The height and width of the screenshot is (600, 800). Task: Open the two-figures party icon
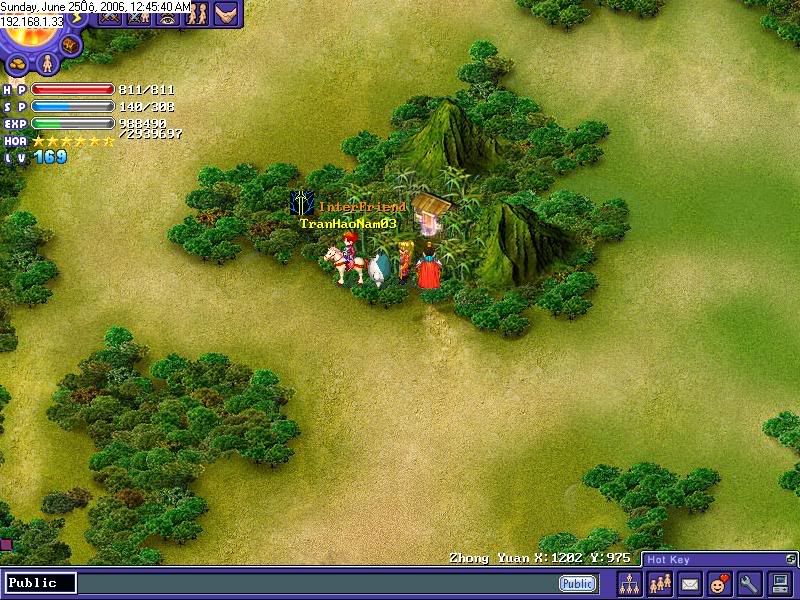(197, 15)
